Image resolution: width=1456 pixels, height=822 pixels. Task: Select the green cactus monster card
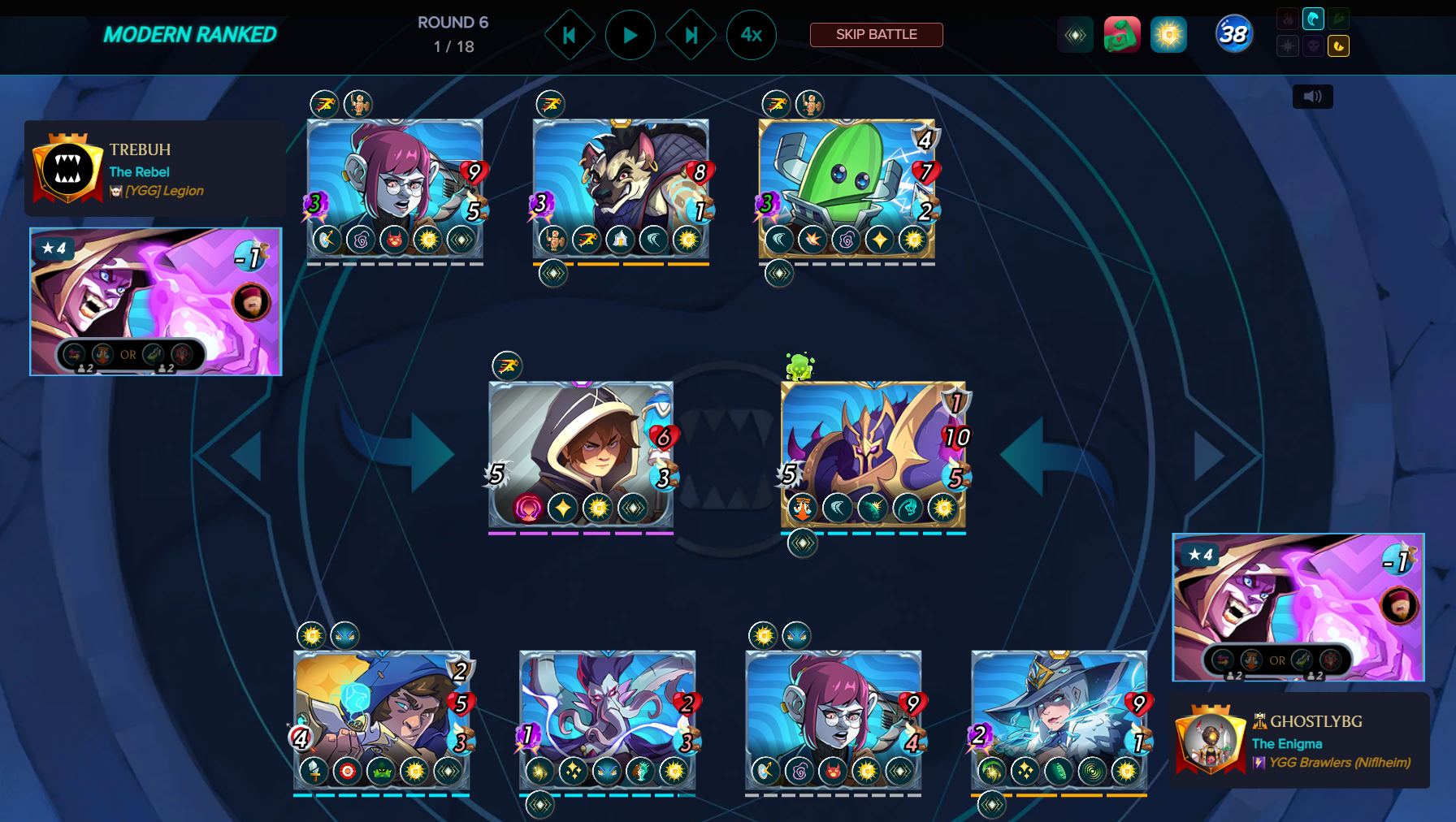click(x=846, y=188)
